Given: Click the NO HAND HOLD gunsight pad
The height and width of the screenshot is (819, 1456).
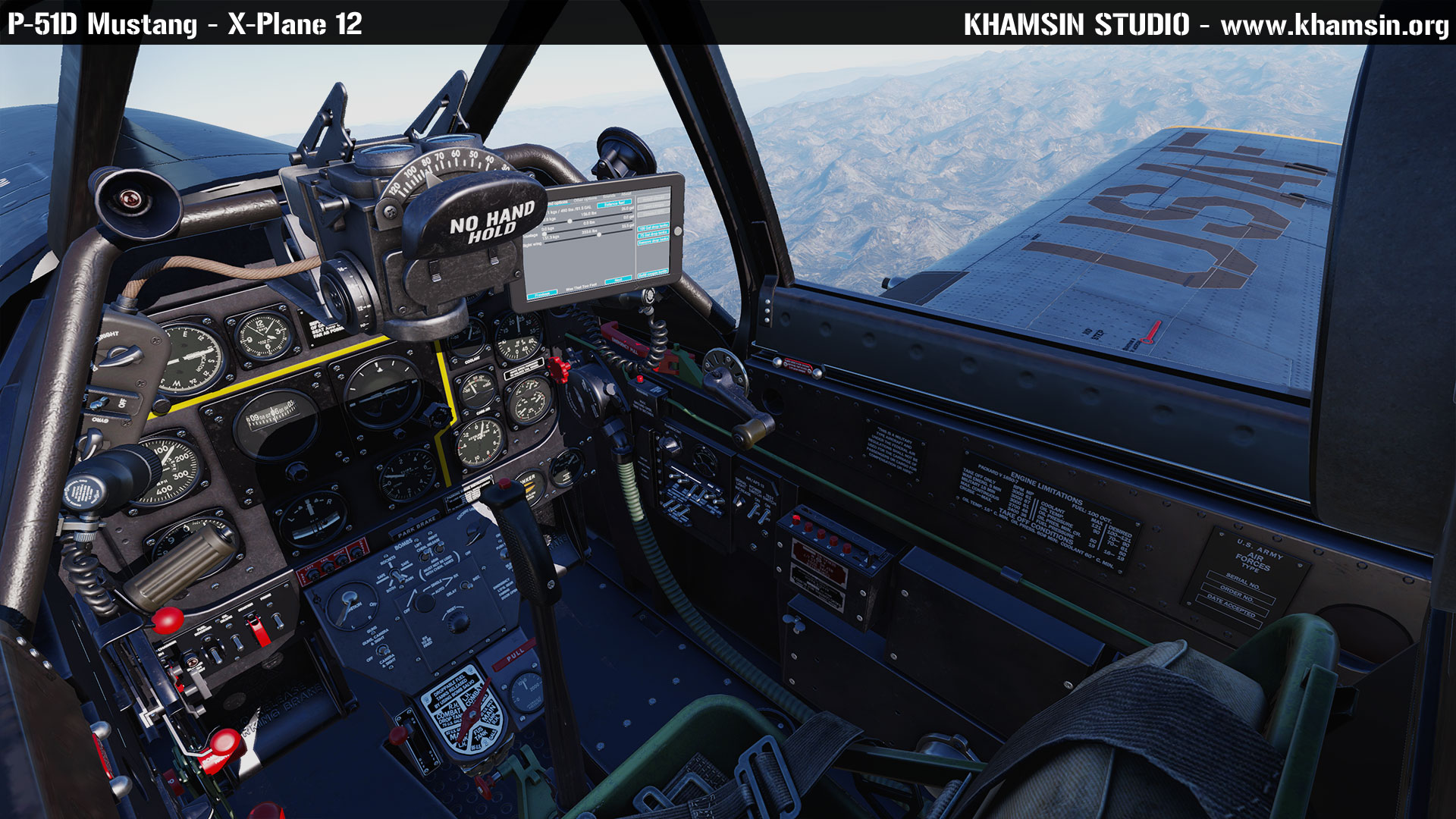Looking at the screenshot, I should [x=485, y=220].
